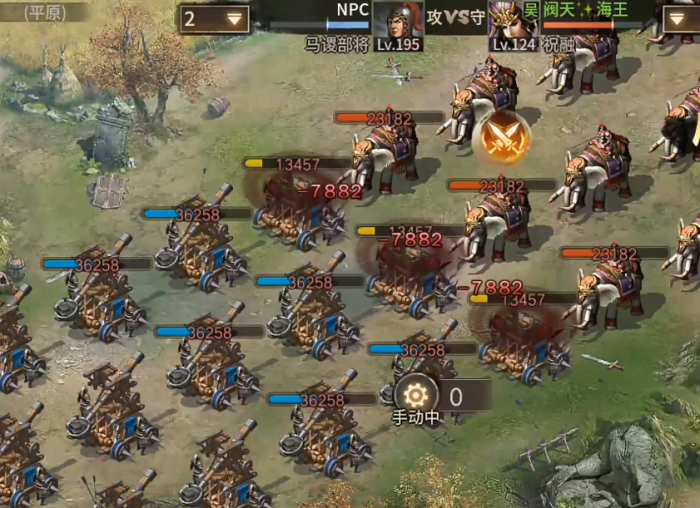Image resolution: width=700 pixels, height=508 pixels.
Task: Open the left dropdown showing 2
Action: tap(215, 18)
